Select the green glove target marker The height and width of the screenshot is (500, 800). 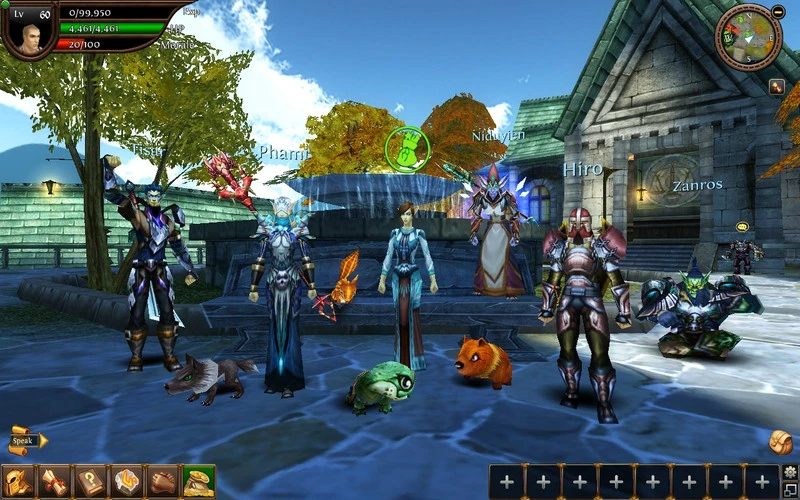(407, 147)
